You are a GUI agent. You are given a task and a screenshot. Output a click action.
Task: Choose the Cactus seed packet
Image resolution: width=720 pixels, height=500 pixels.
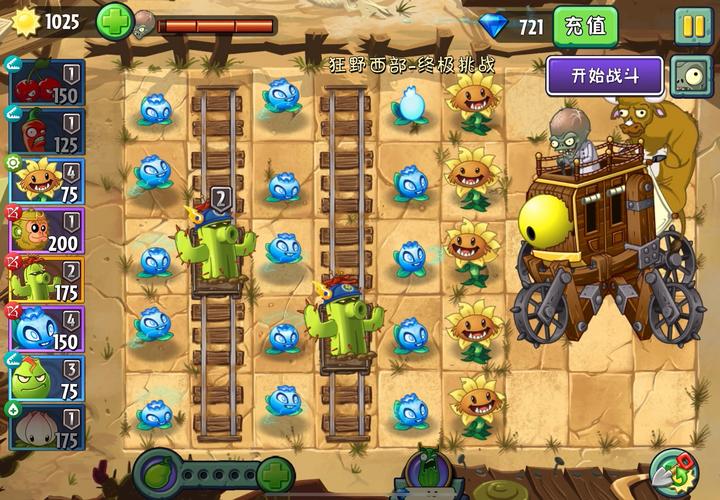click(45, 280)
